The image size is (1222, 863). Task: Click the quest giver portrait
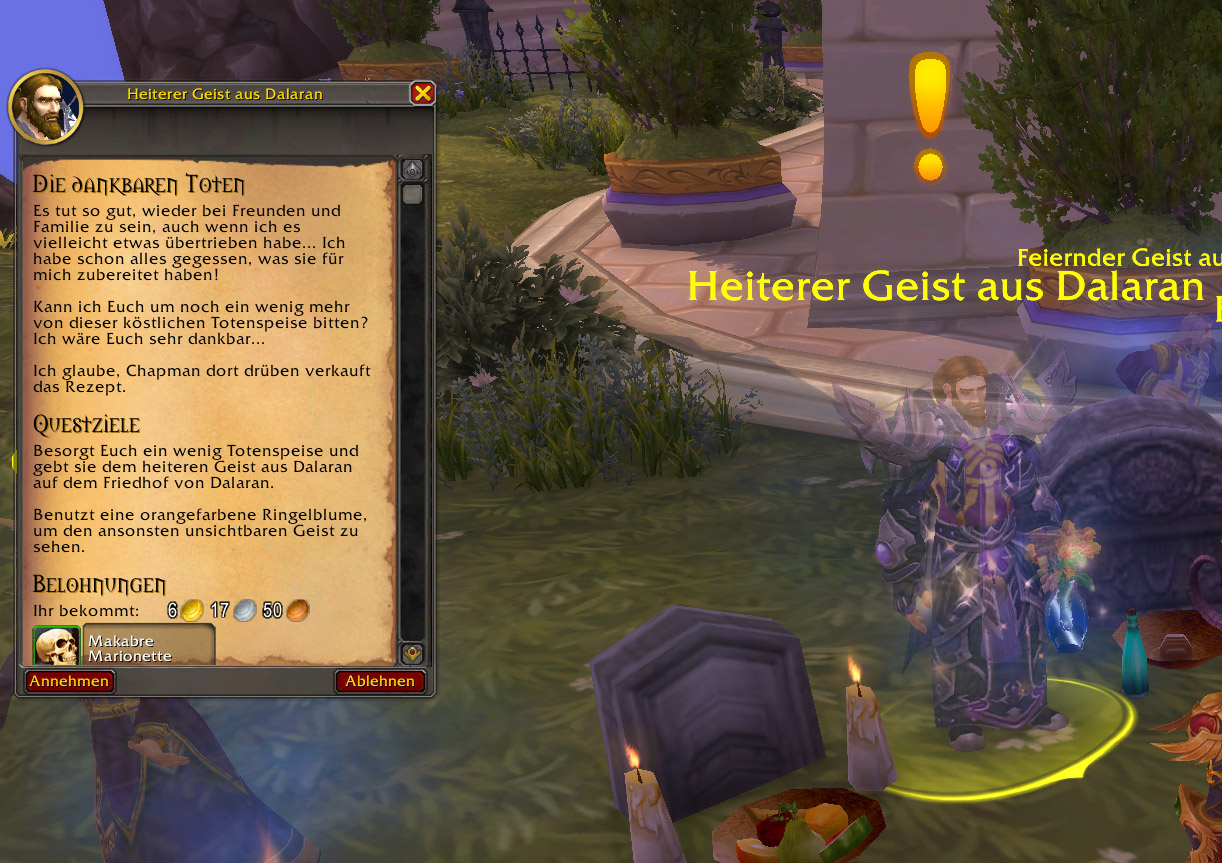pyautogui.click(x=45, y=107)
